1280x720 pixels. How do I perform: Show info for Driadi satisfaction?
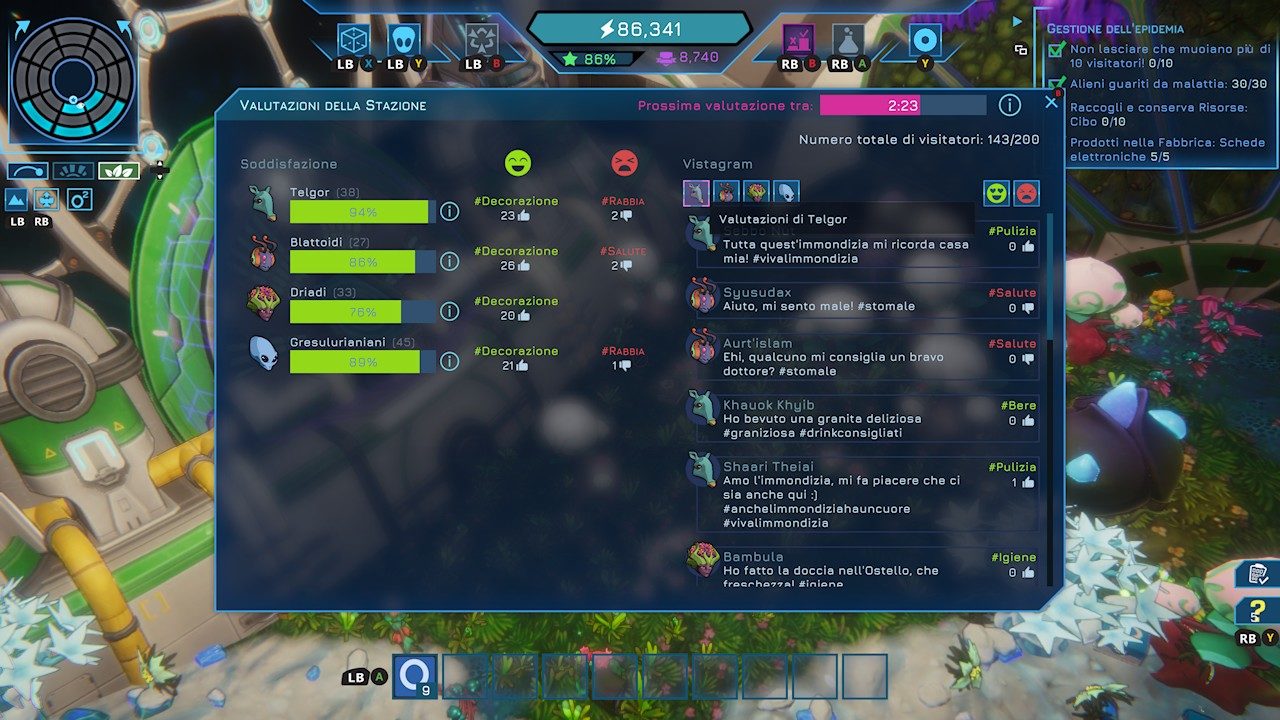click(x=450, y=311)
